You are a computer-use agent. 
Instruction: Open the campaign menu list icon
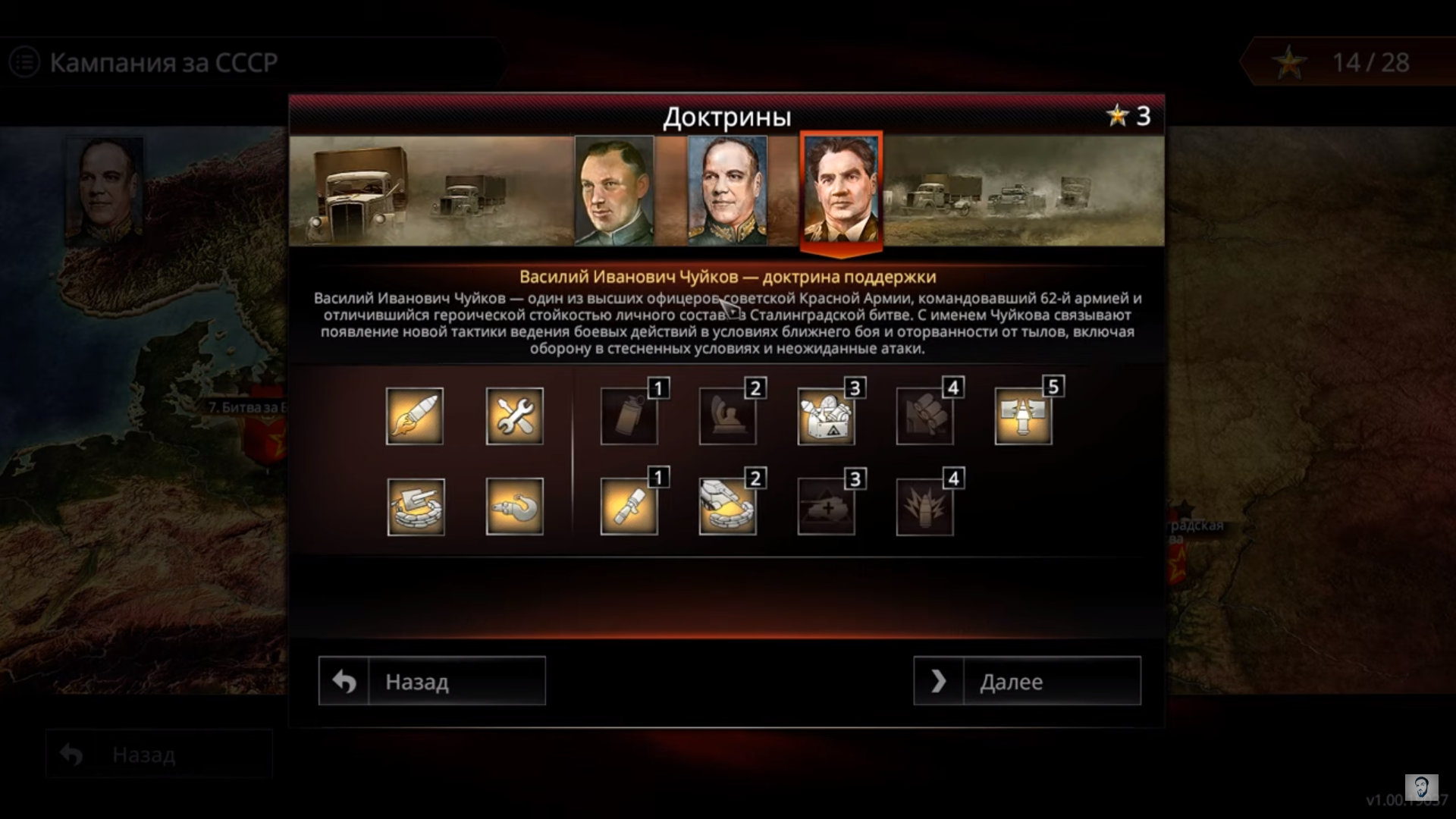(x=24, y=62)
